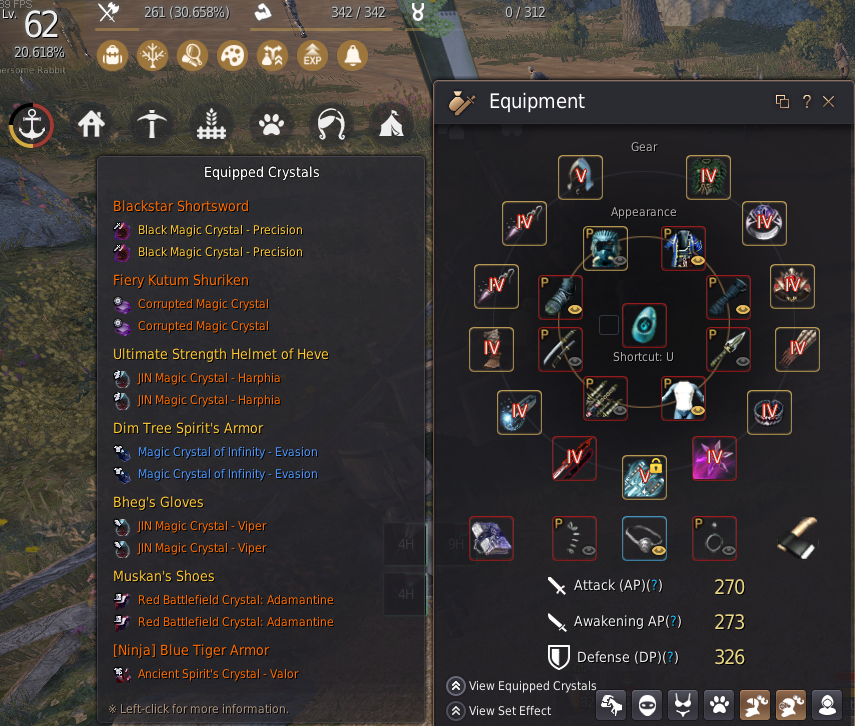This screenshot has width=856, height=726.
Task: Select the green armor gear slot
Action: click(708, 177)
